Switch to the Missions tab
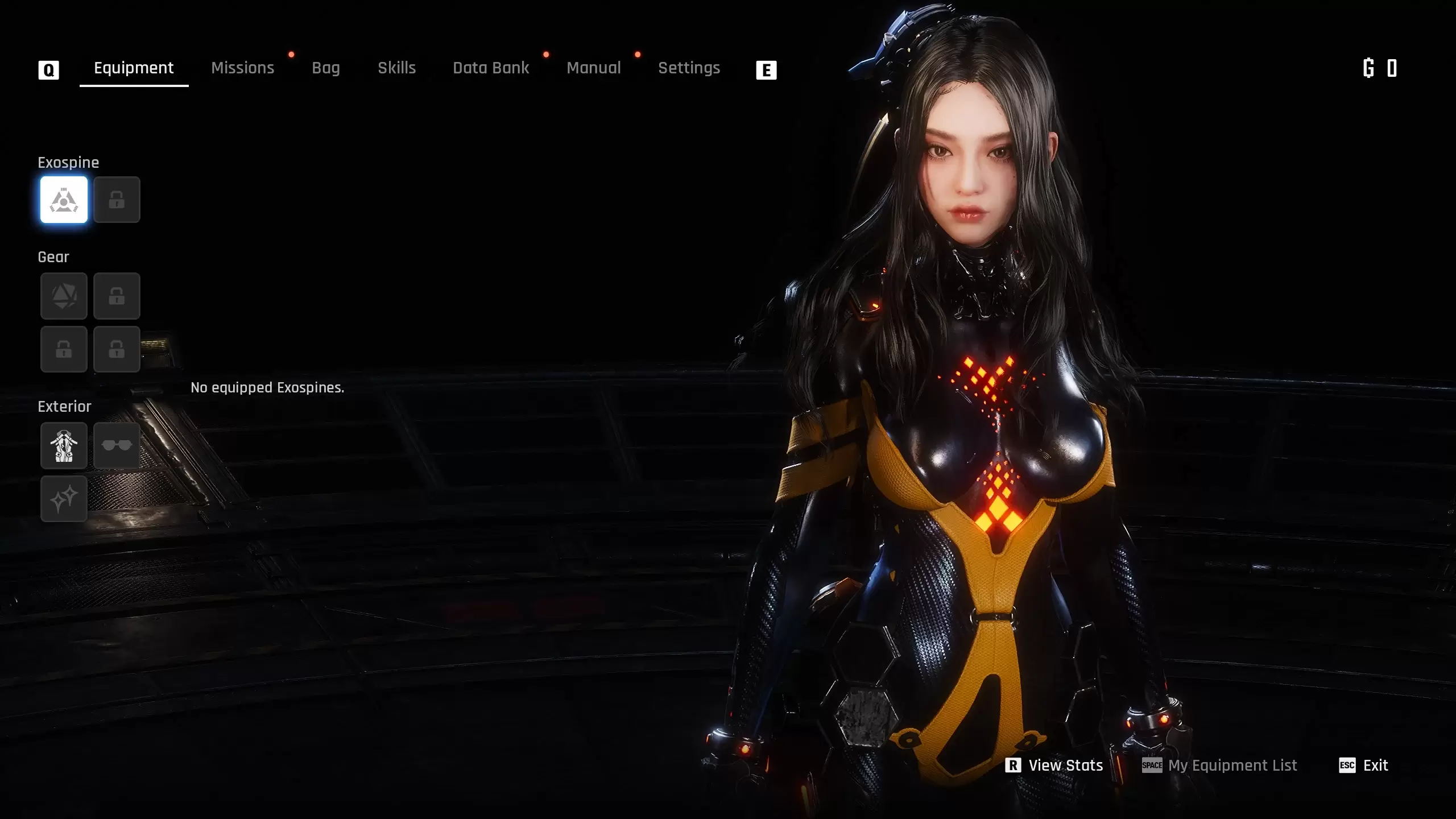Screen dimensions: 1456x819 click(x=242, y=68)
